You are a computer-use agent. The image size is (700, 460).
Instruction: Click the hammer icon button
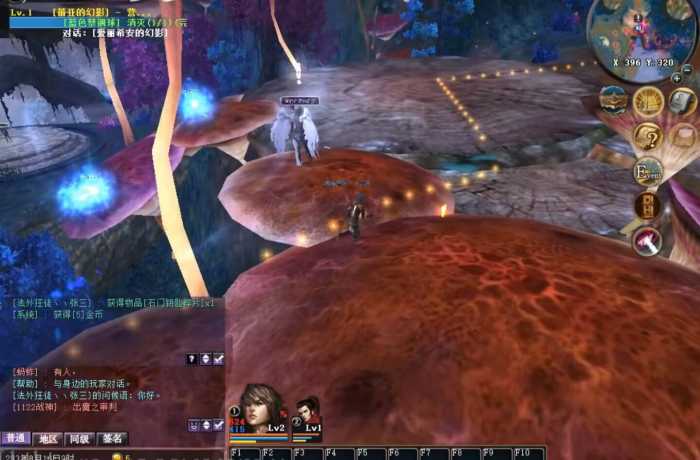pos(647,240)
